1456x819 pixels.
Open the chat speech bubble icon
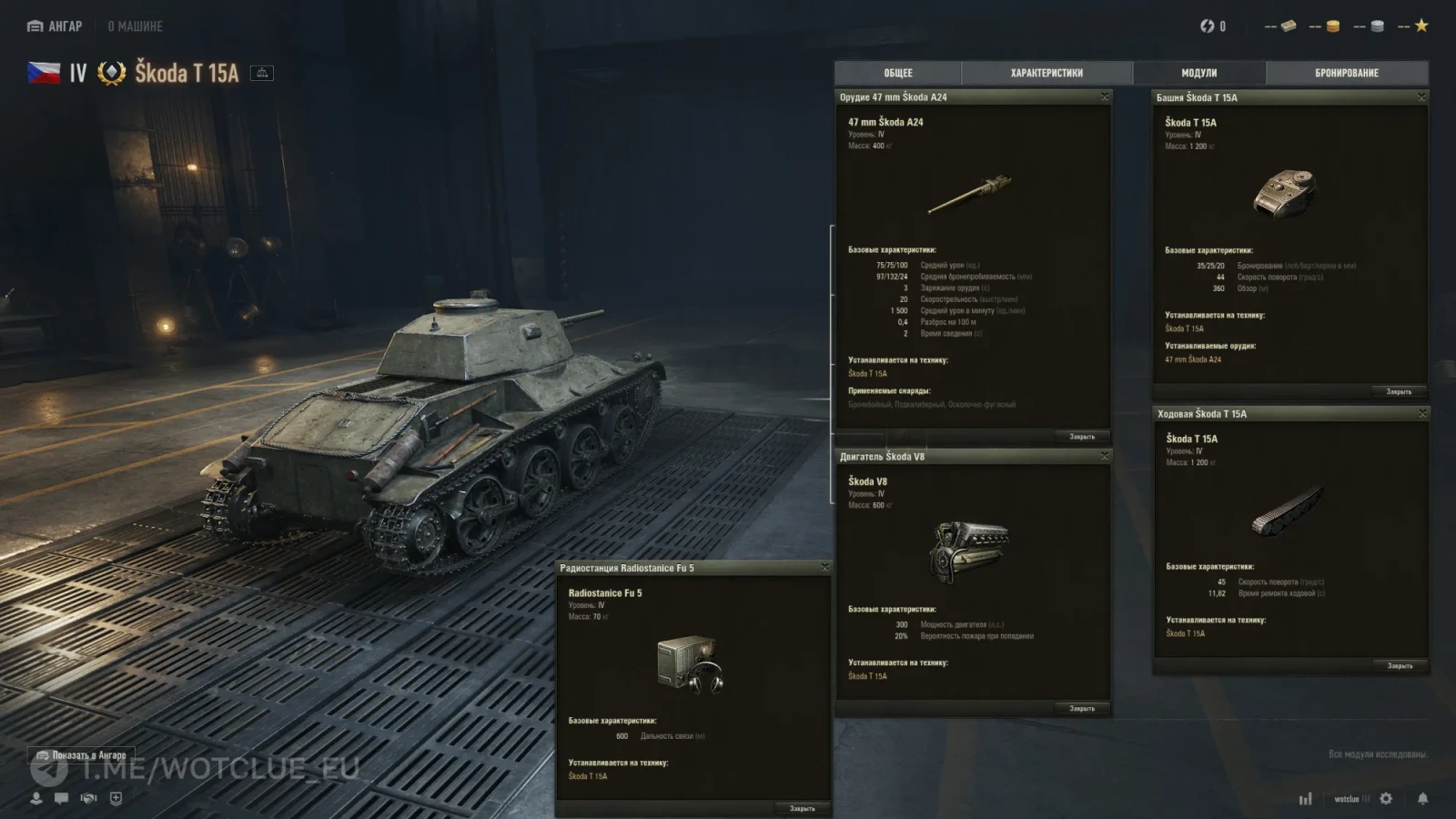pos(61,798)
